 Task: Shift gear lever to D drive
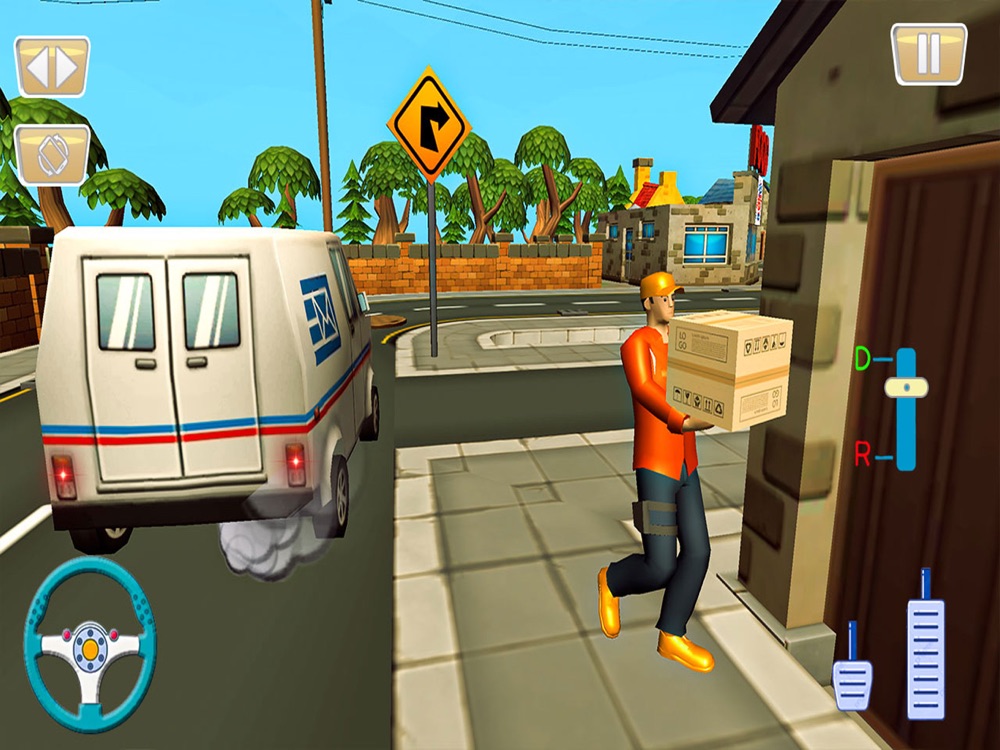[863, 358]
